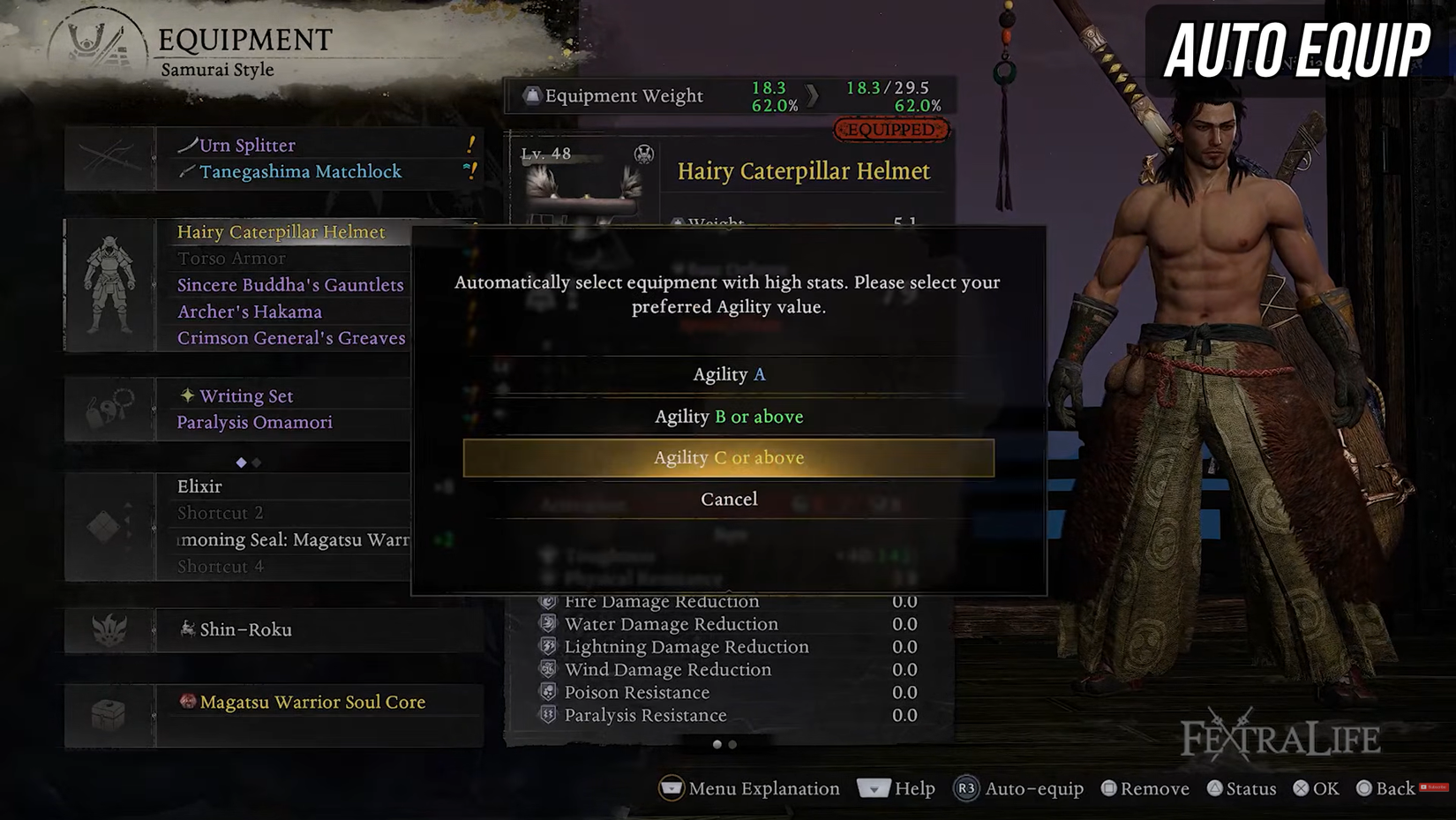Click Cancel in the auto-equip dialog
1456x820 pixels.
point(728,499)
